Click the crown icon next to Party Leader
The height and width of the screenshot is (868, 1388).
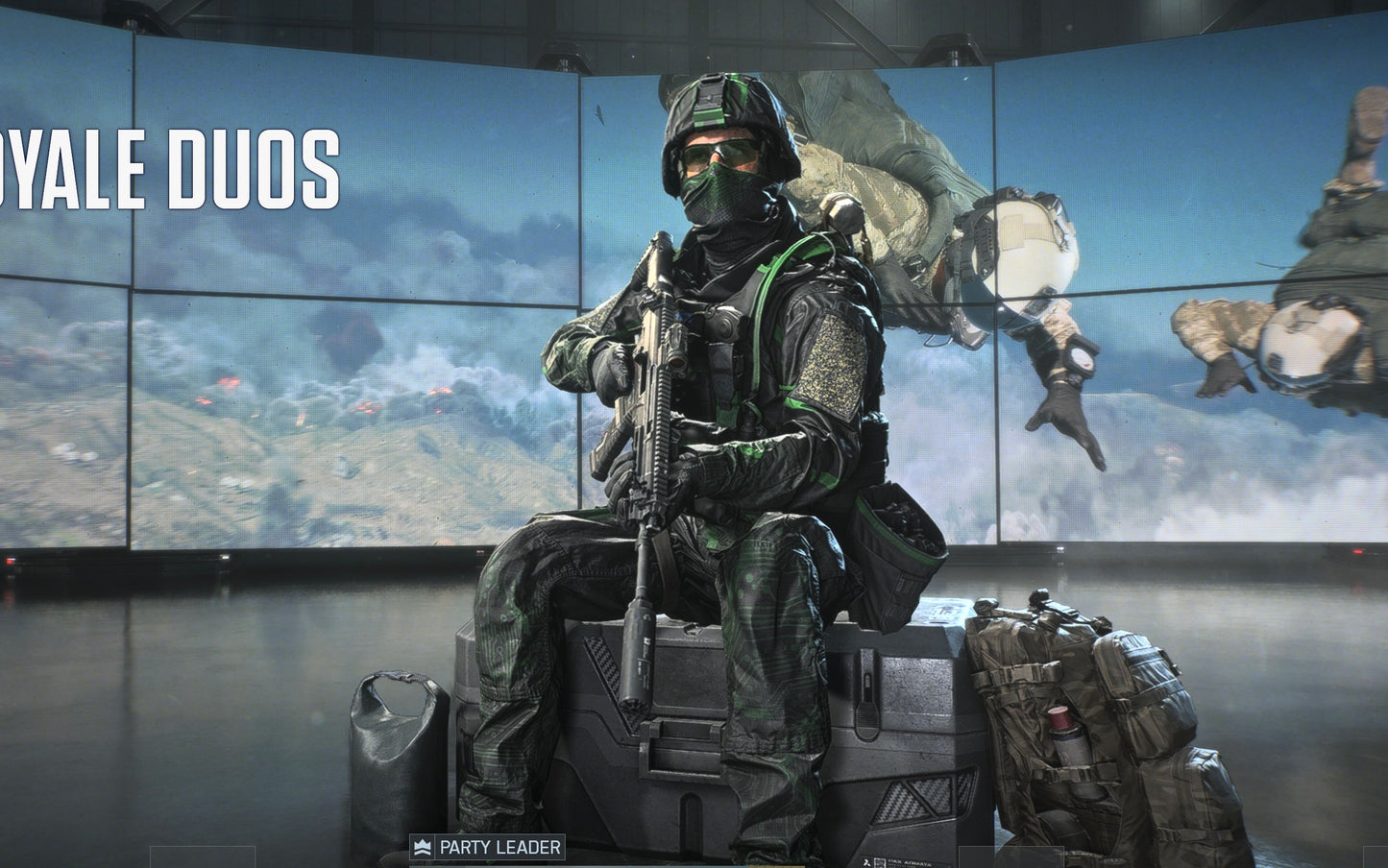pyautogui.click(x=423, y=847)
